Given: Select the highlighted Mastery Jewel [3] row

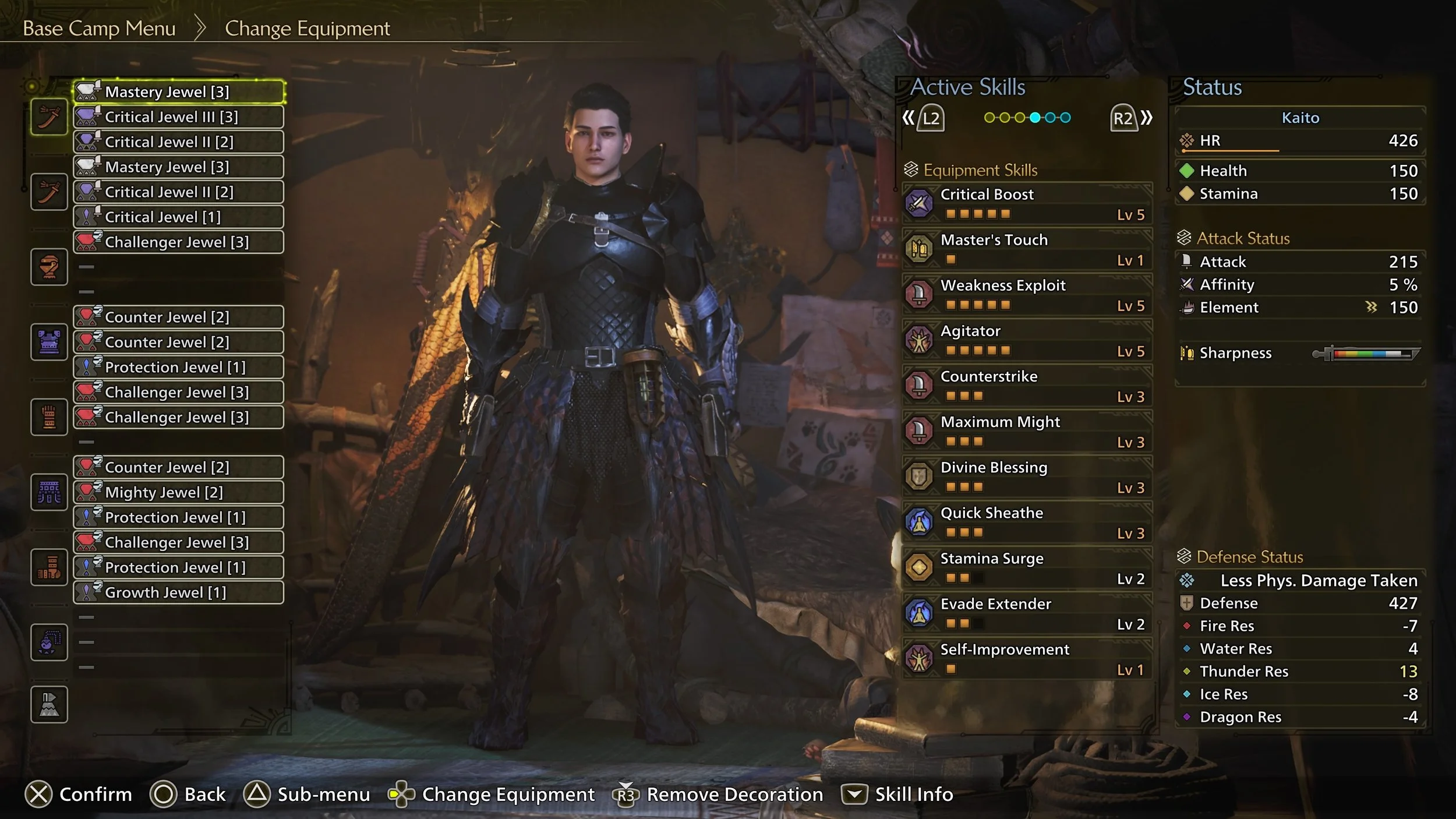Looking at the screenshot, I should coord(178,92).
